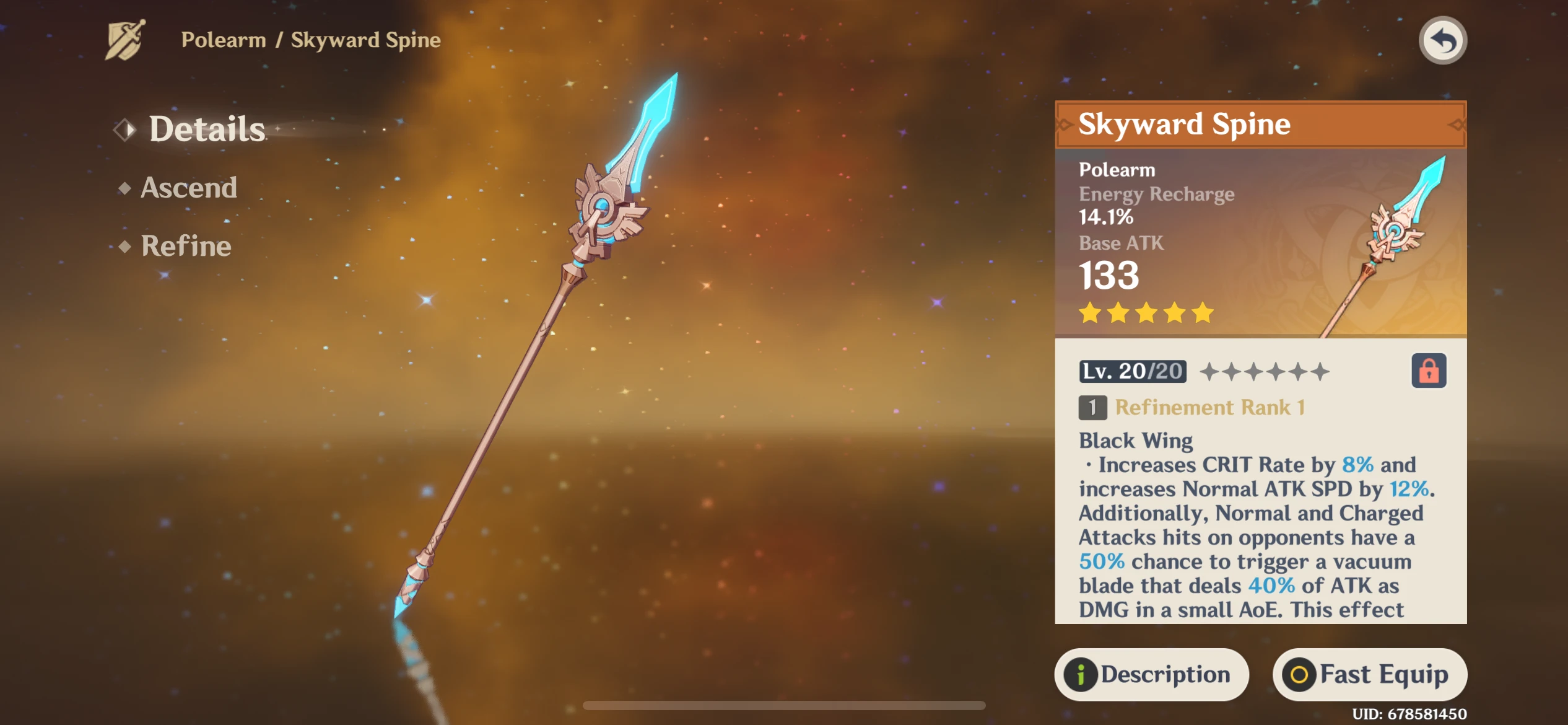Screen dimensions: 1568x725
Task: Go back using the return arrow
Action: click(1442, 41)
